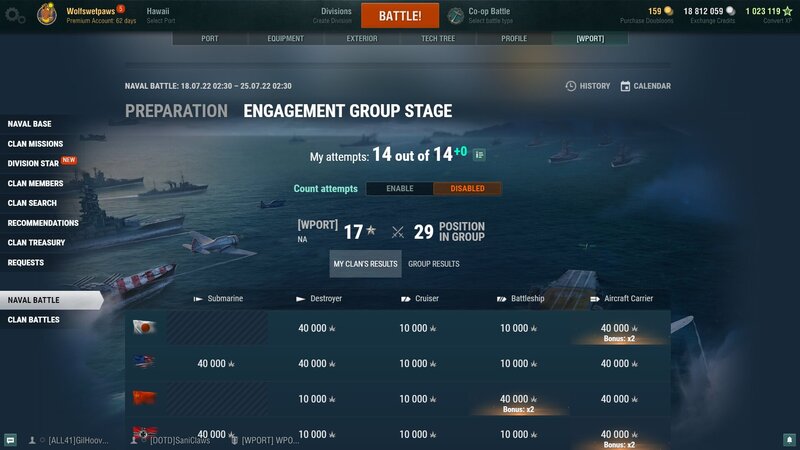This screenshot has width=800, height=450.
Task: Open Clan Search
Action: (x=33, y=203)
